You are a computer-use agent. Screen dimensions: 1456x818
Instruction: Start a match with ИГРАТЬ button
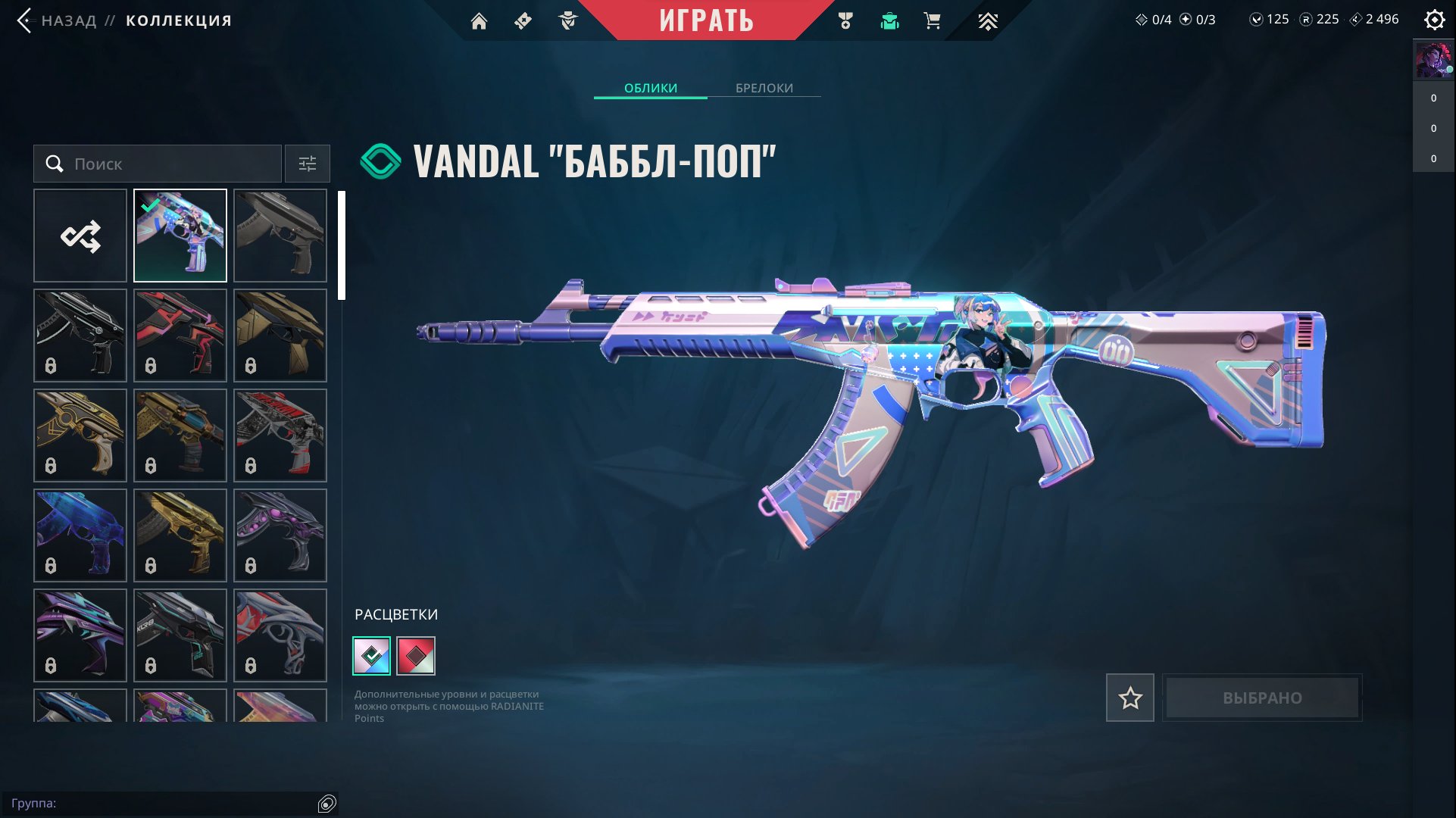[x=706, y=20]
